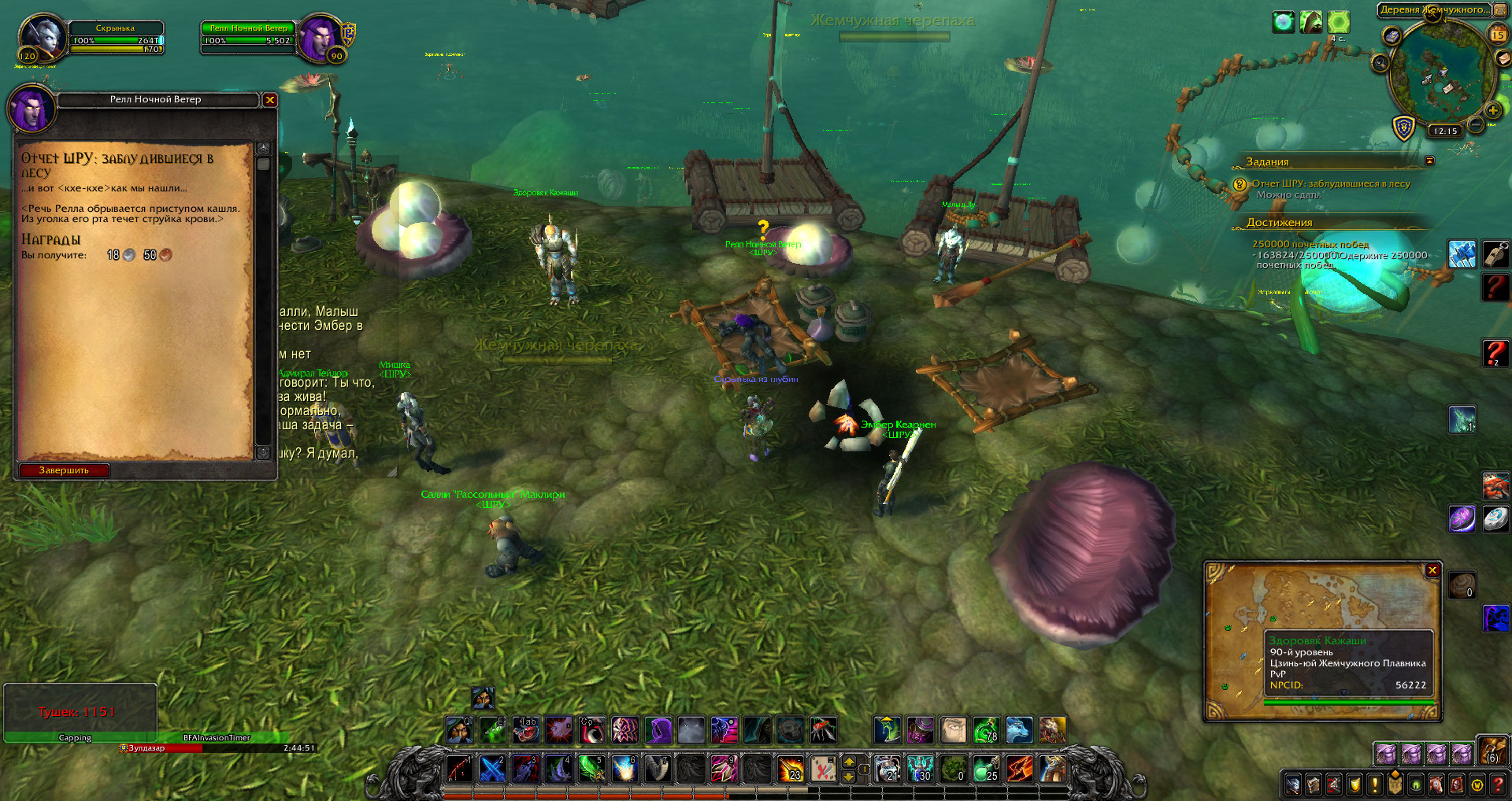Open the quest log exclamation mark button
The height and width of the screenshot is (801, 1512).
(x=1375, y=784)
